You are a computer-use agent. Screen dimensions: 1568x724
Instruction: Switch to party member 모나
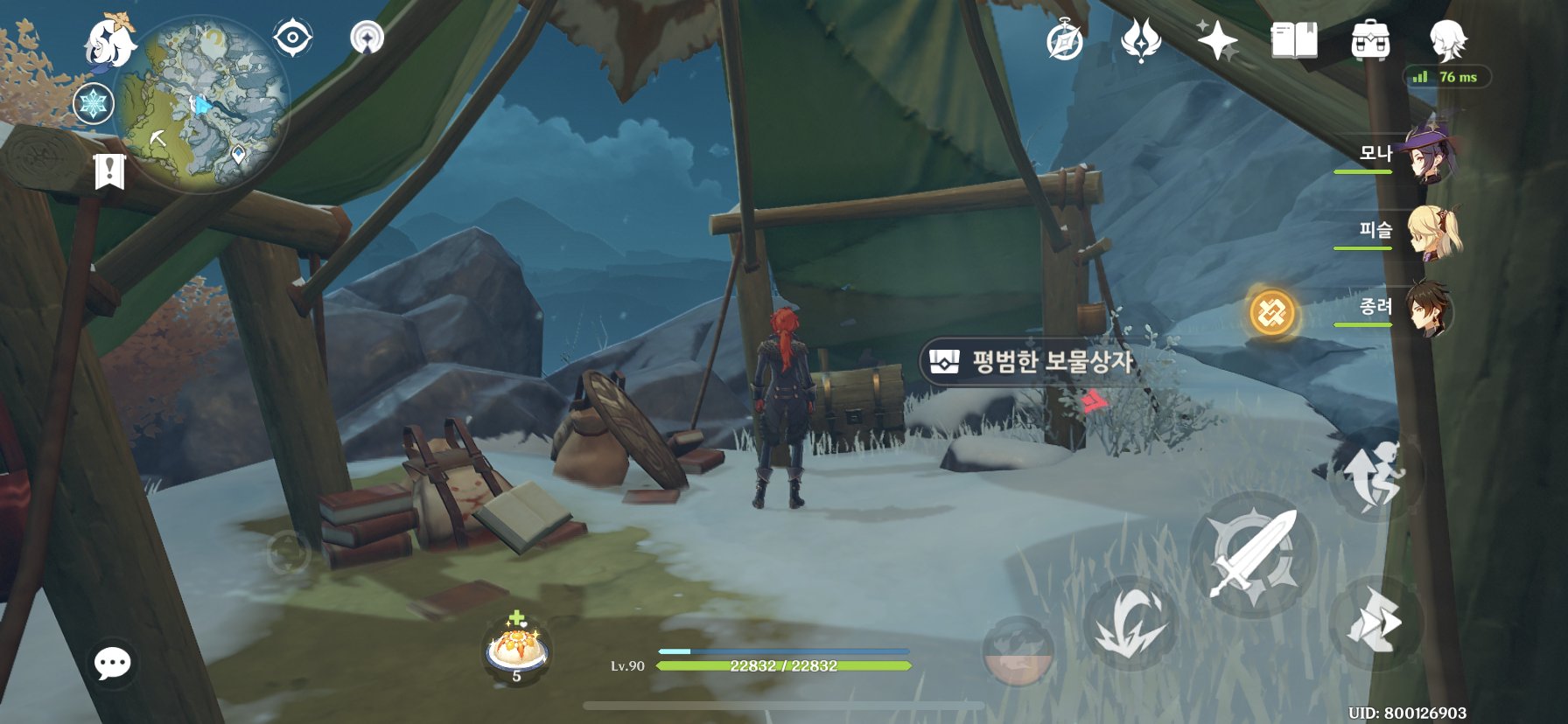(x=1426, y=154)
